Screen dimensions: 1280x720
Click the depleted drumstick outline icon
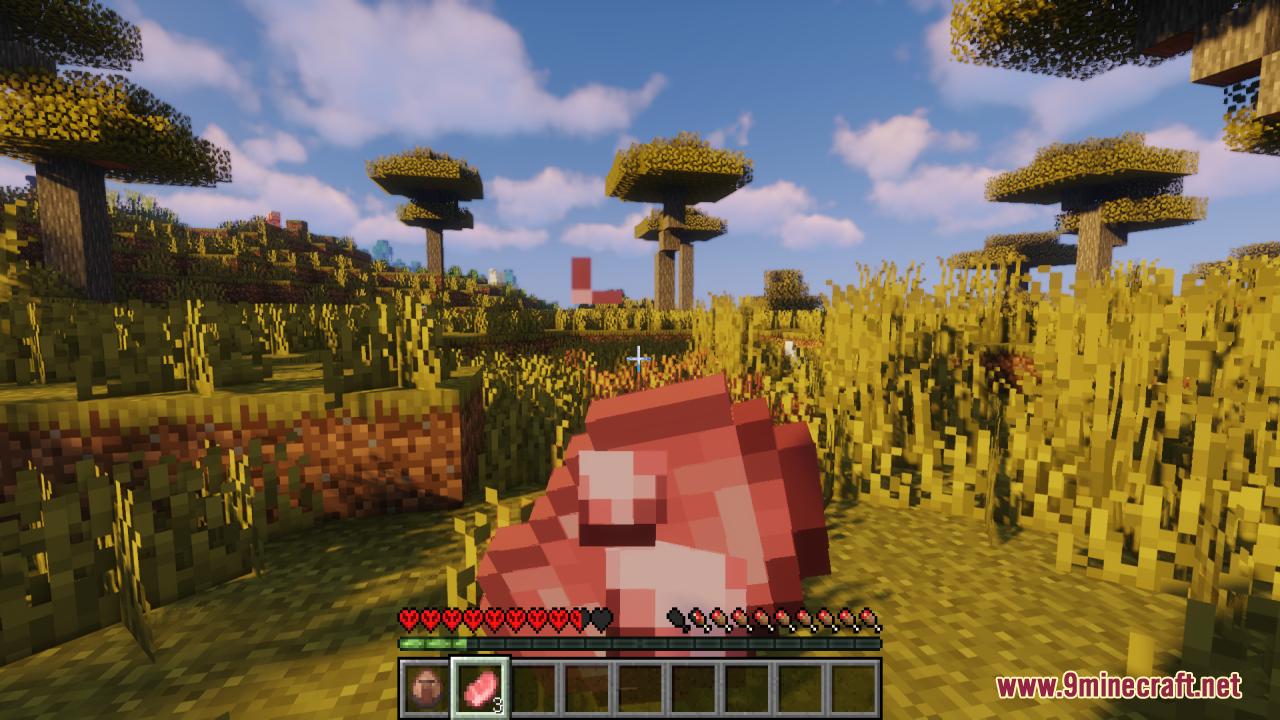(x=674, y=618)
